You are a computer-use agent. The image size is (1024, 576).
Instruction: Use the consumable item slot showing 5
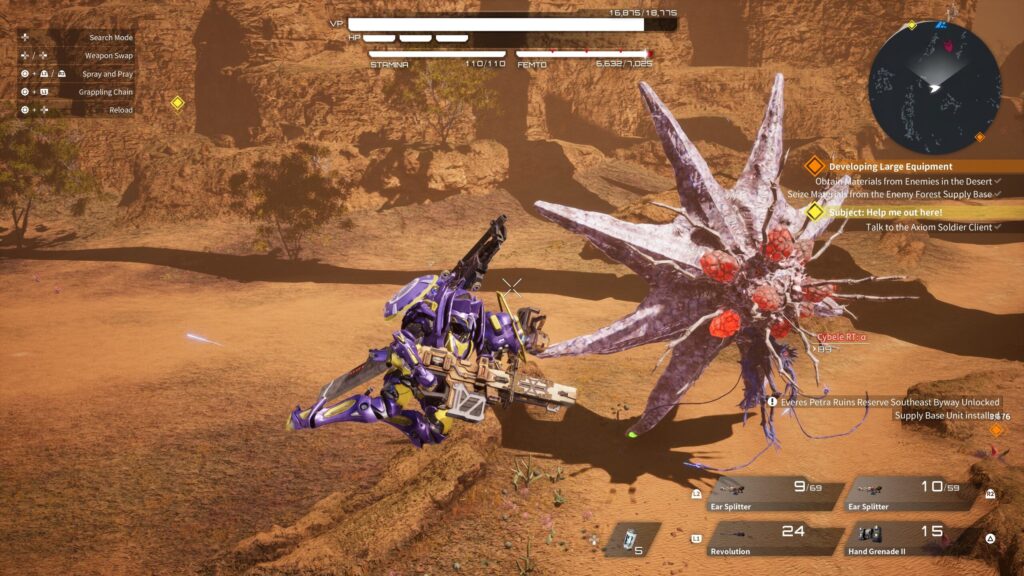coord(632,539)
